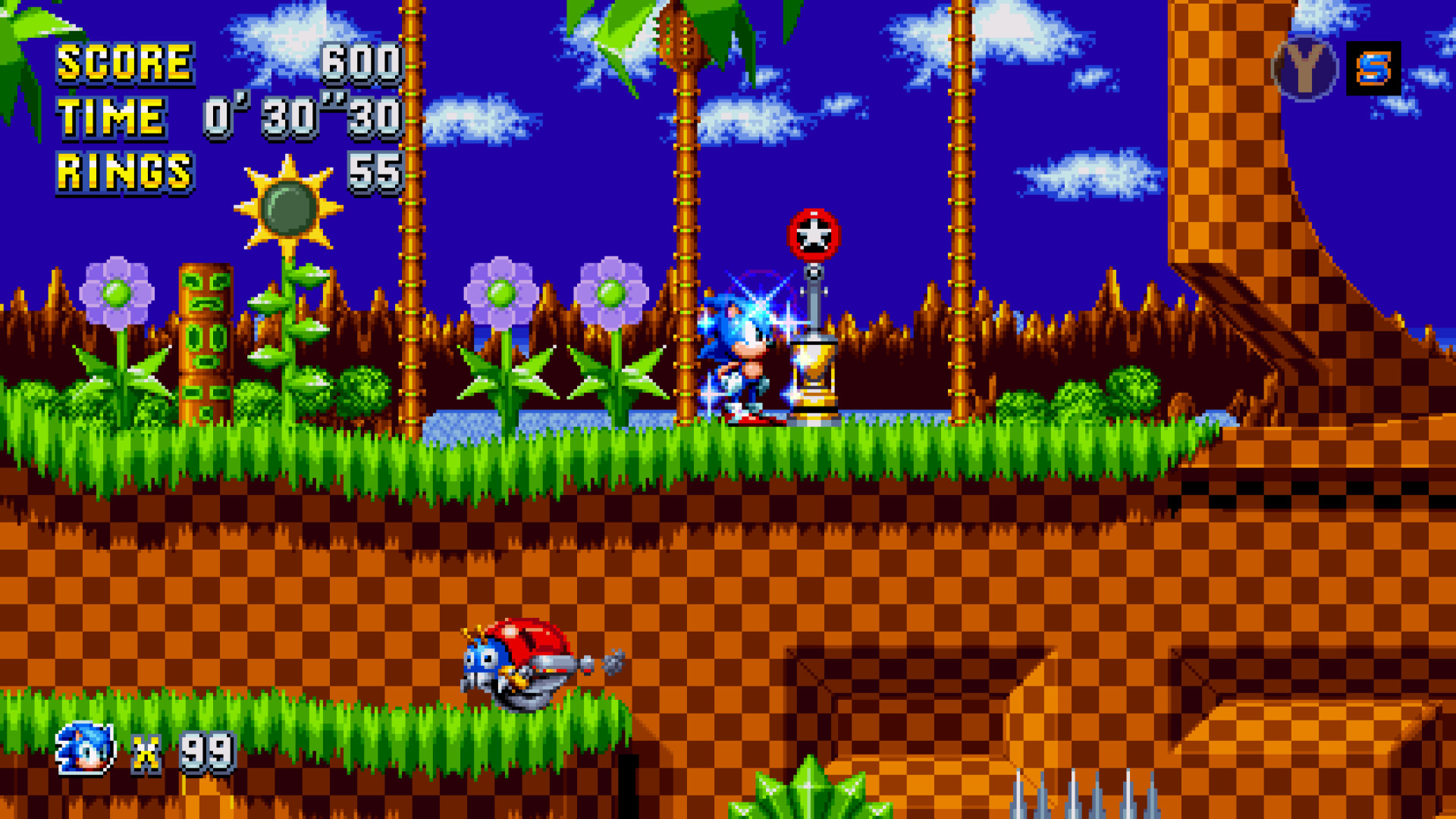Select the orange S emblem icon
Screen dimensions: 1456x819
point(1373,70)
